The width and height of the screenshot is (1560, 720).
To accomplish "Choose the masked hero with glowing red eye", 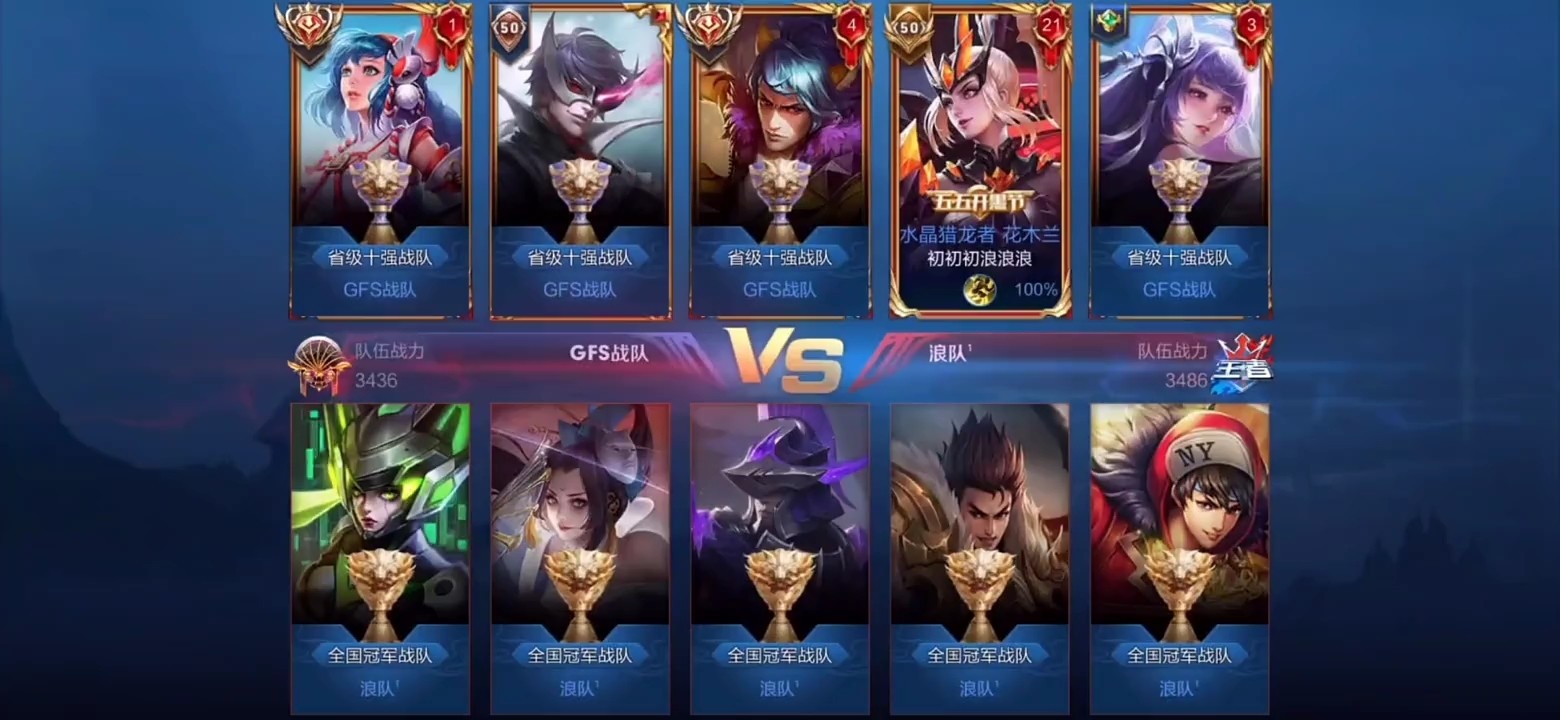I will click(580, 160).
